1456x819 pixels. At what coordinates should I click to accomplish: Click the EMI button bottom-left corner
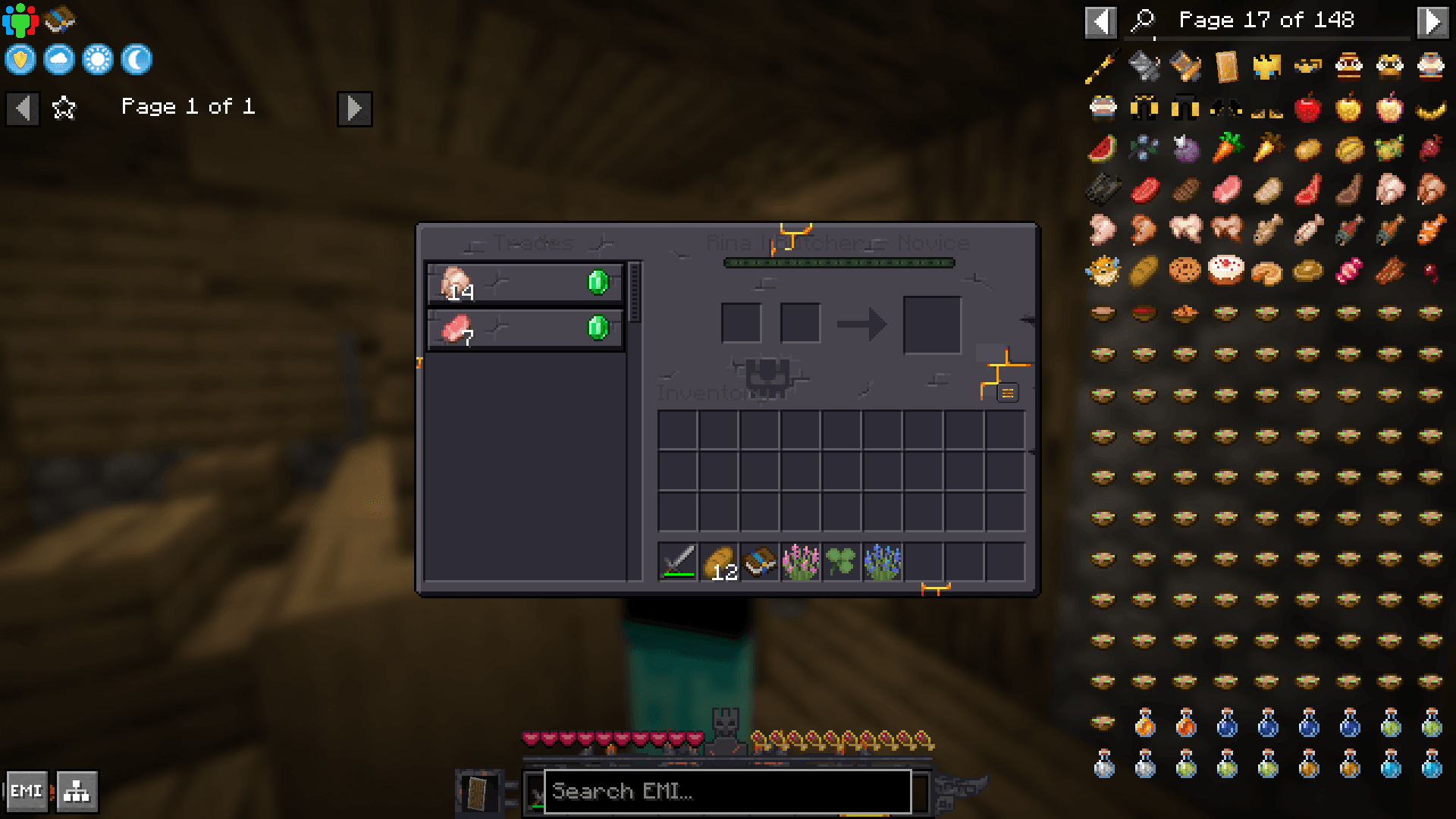click(28, 791)
